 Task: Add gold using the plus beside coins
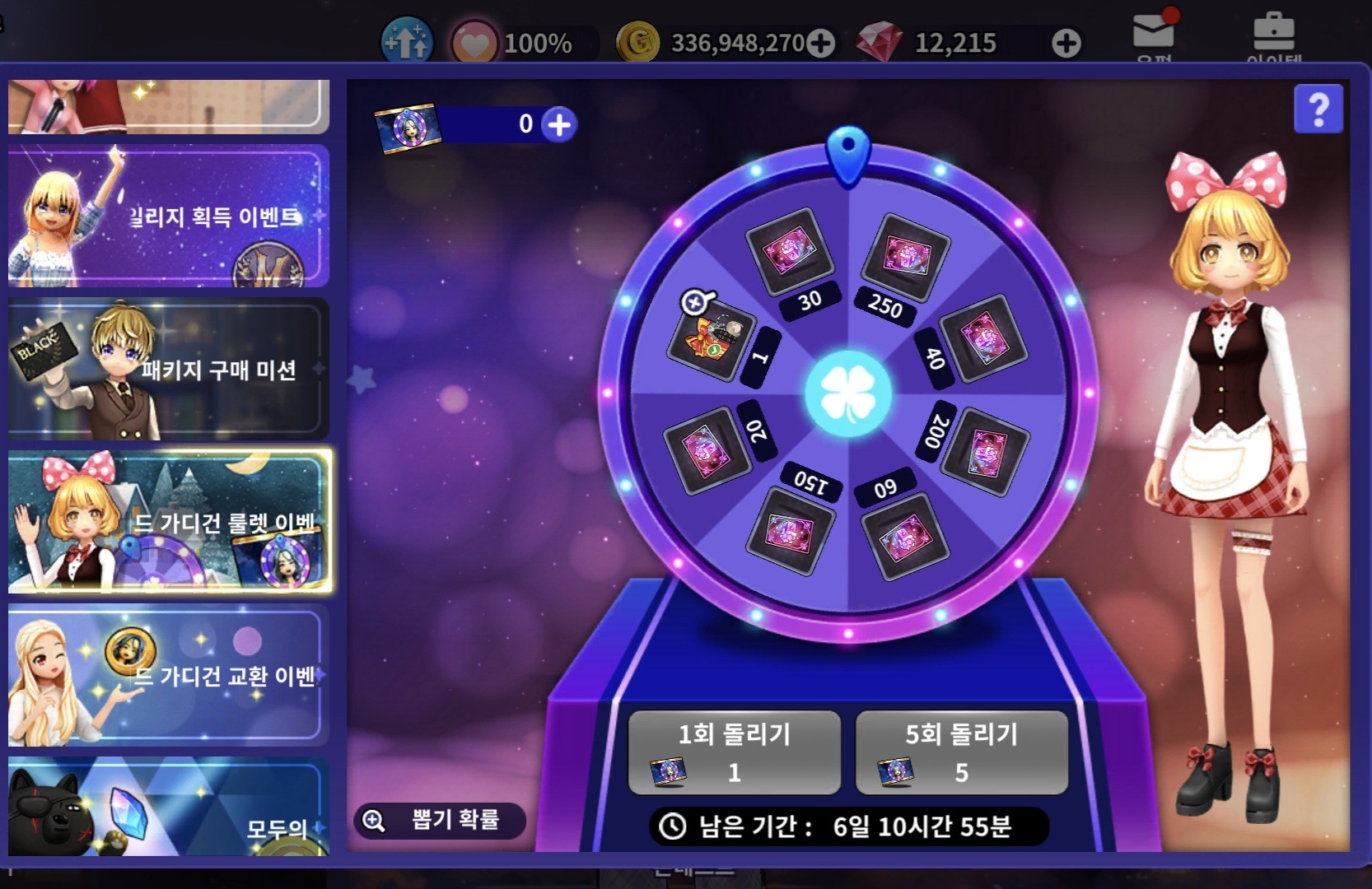point(820,43)
